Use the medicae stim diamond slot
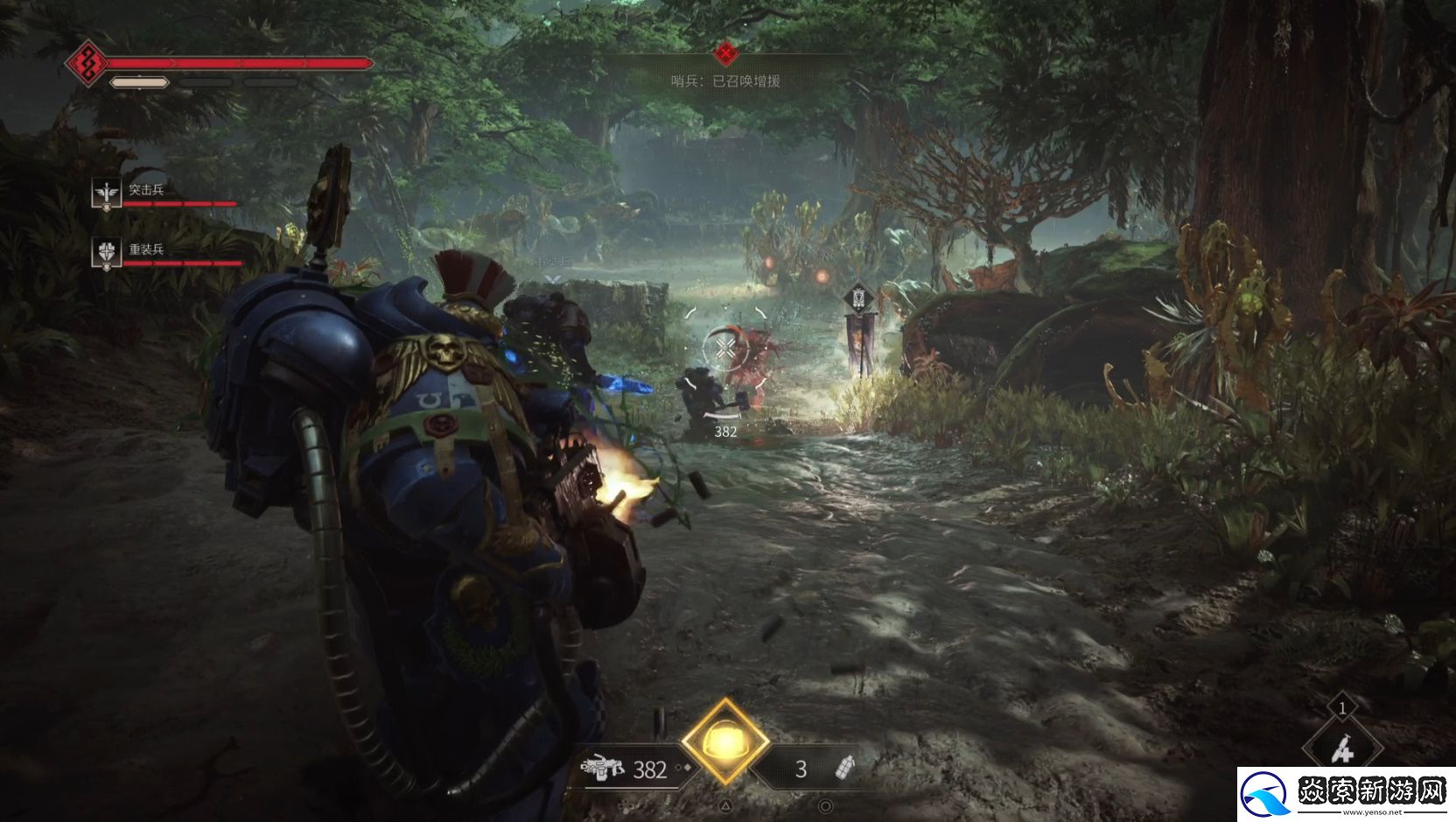Viewport: 1456px width, 822px height. coord(1341,749)
